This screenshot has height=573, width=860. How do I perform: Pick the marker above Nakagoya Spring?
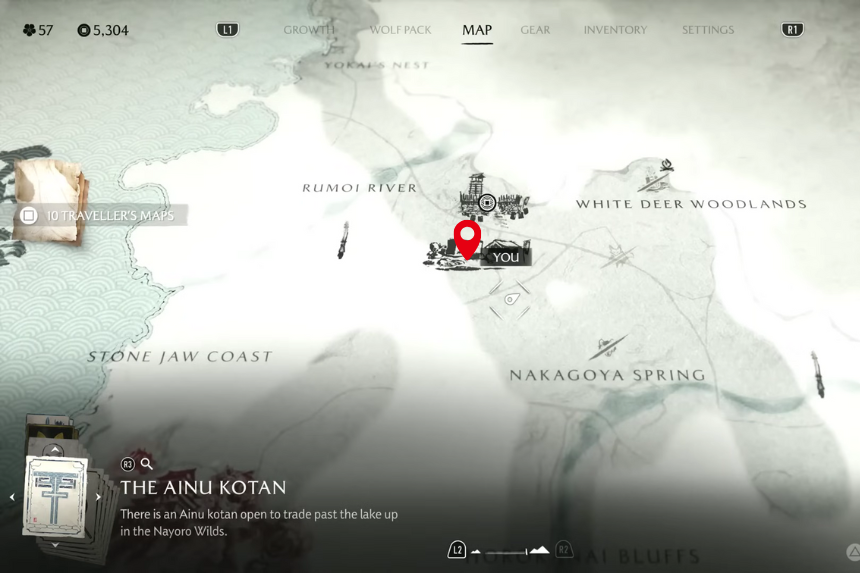click(608, 348)
